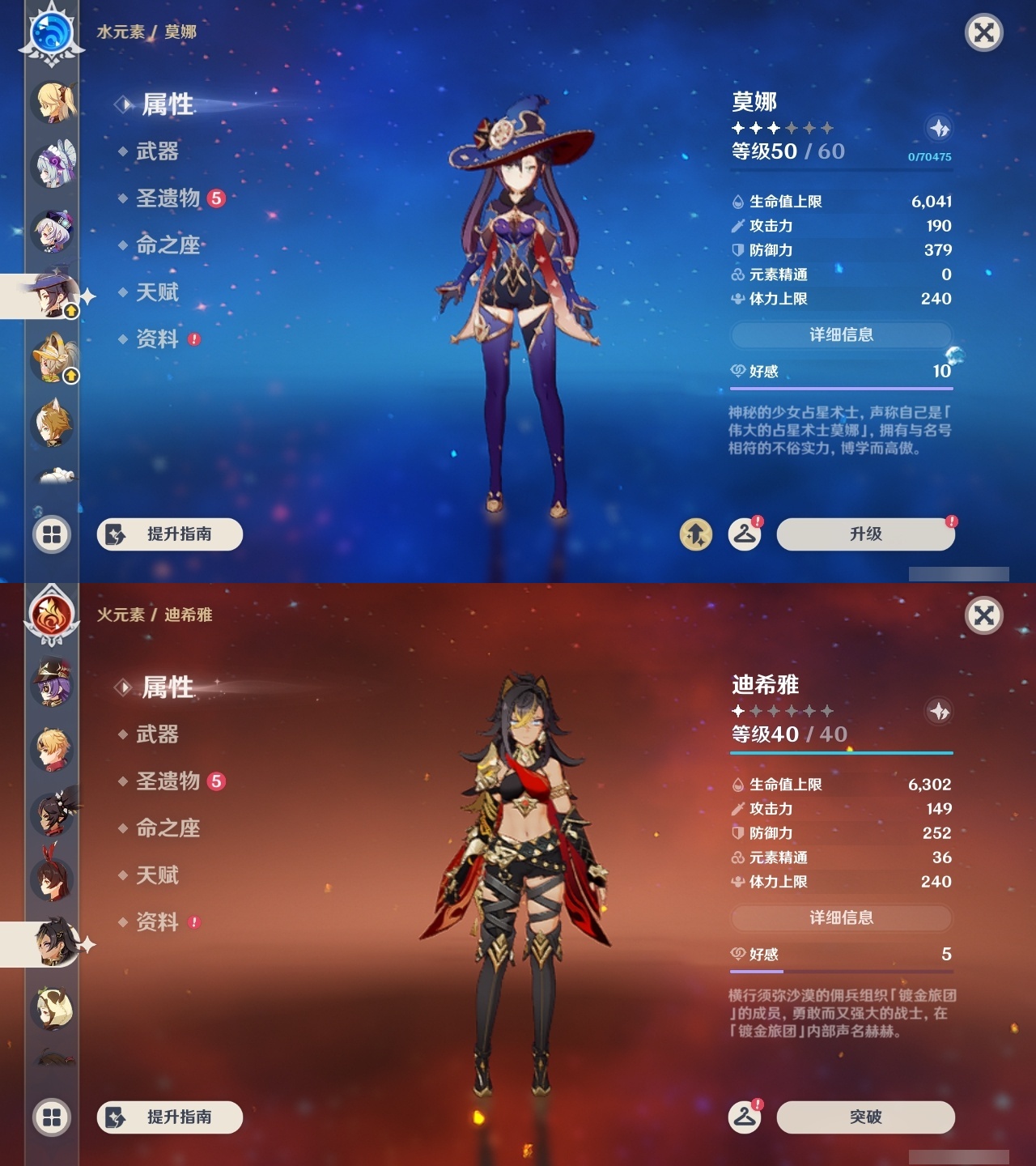The height and width of the screenshot is (1166, 1036).
Task: Open the 资料 profile tab with red notification
Action: click(x=159, y=340)
